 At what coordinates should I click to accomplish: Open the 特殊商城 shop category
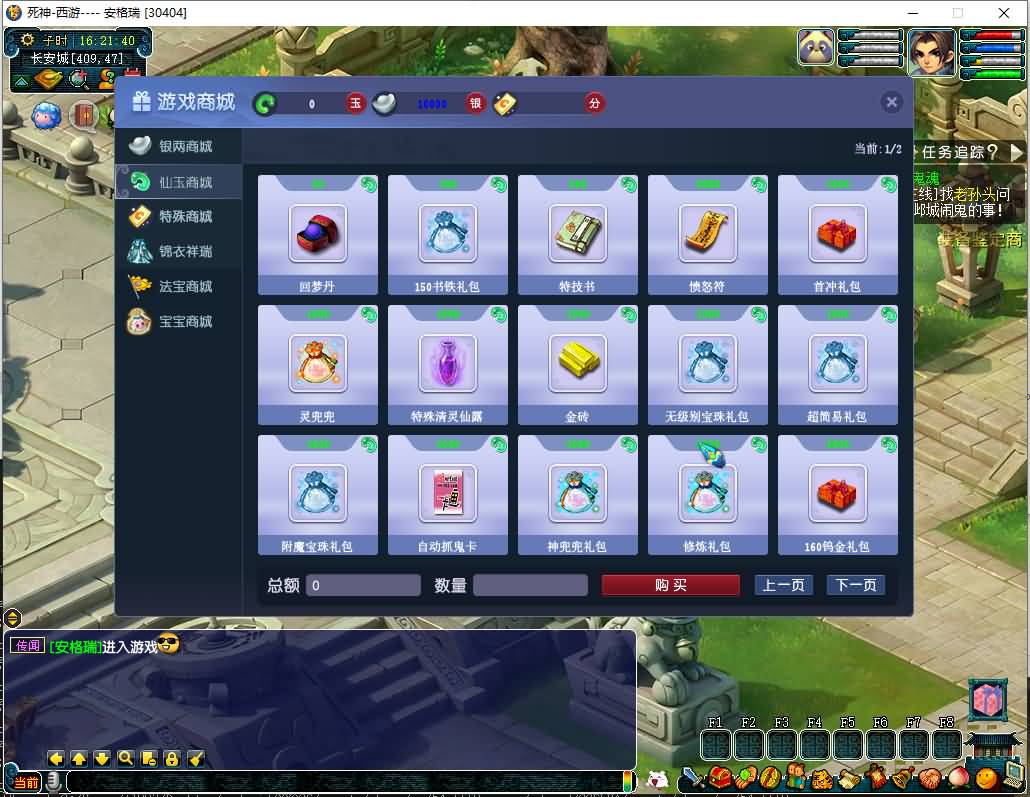tap(178, 217)
